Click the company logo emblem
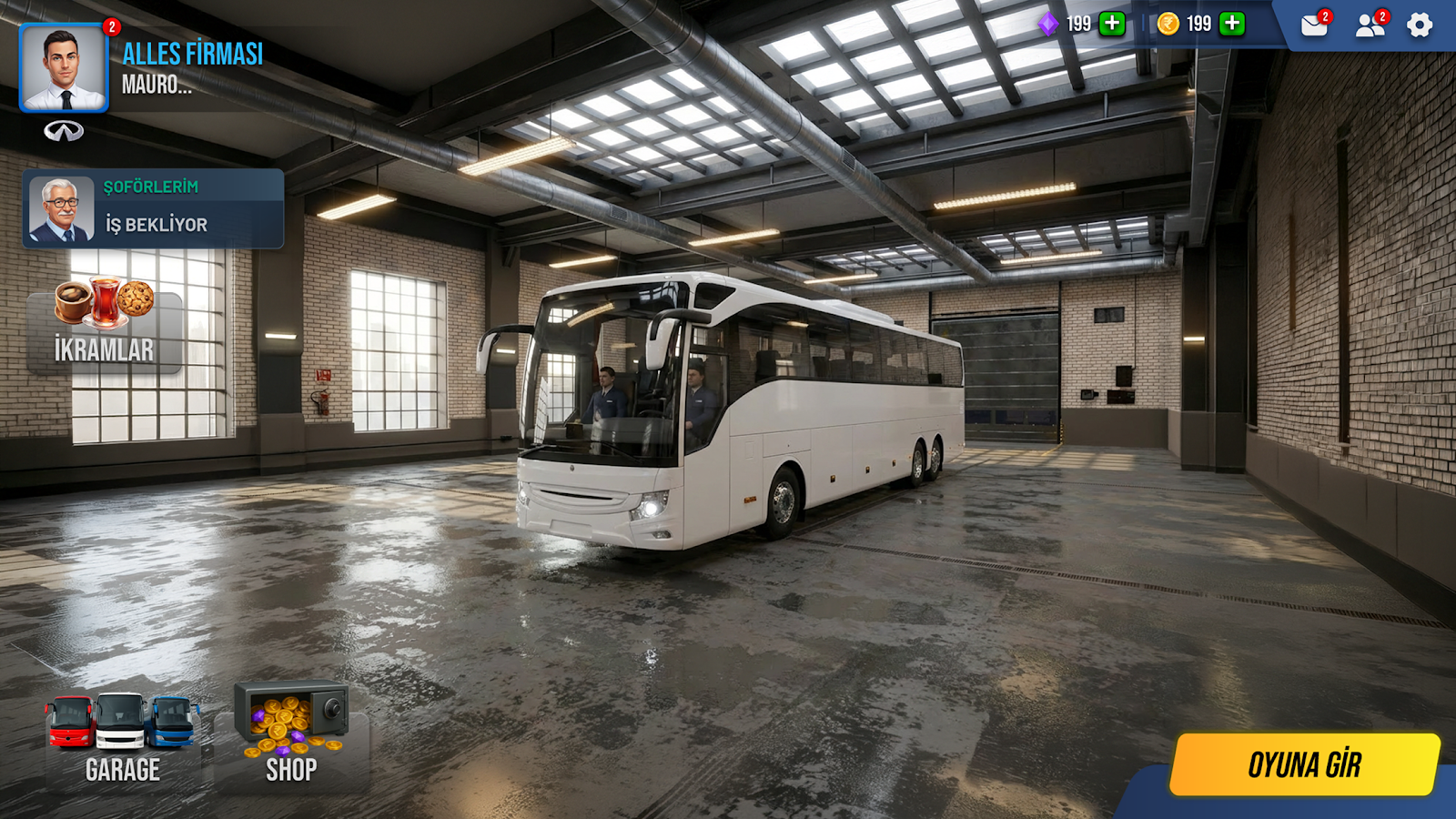1456x819 pixels. (64, 132)
